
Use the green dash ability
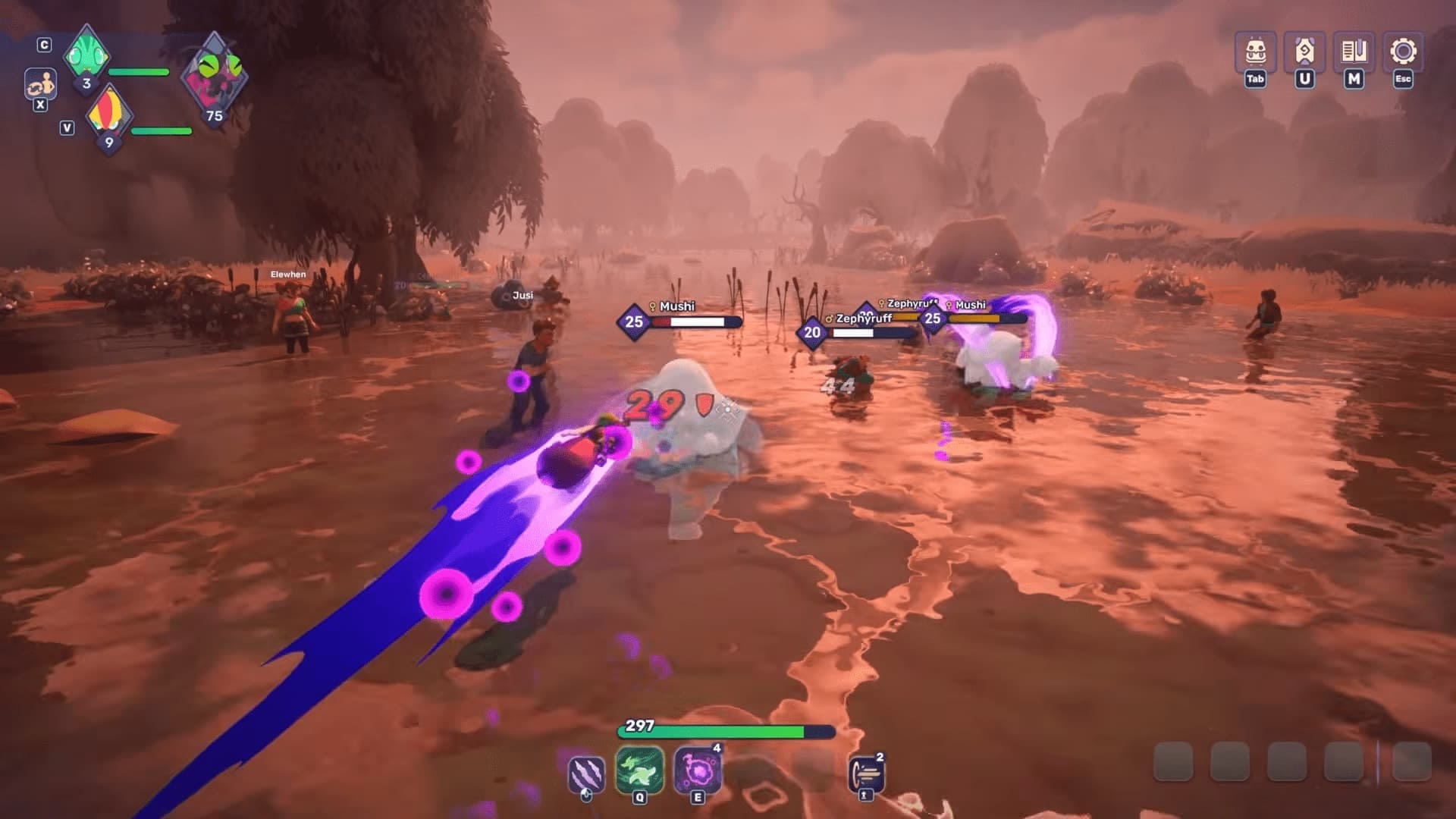coord(639,770)
